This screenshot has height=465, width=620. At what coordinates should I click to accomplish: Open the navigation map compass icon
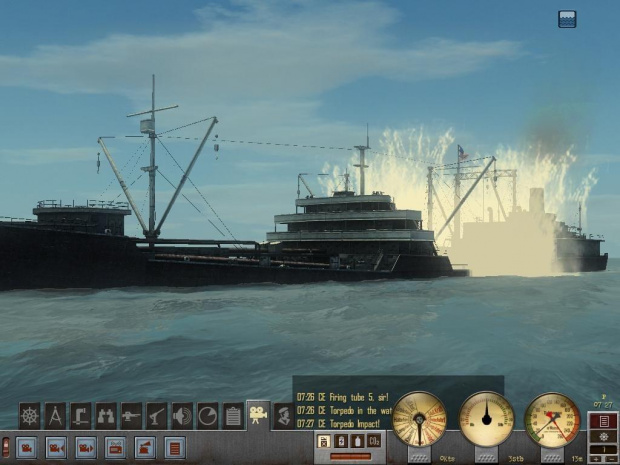click(x=56, y=415)
